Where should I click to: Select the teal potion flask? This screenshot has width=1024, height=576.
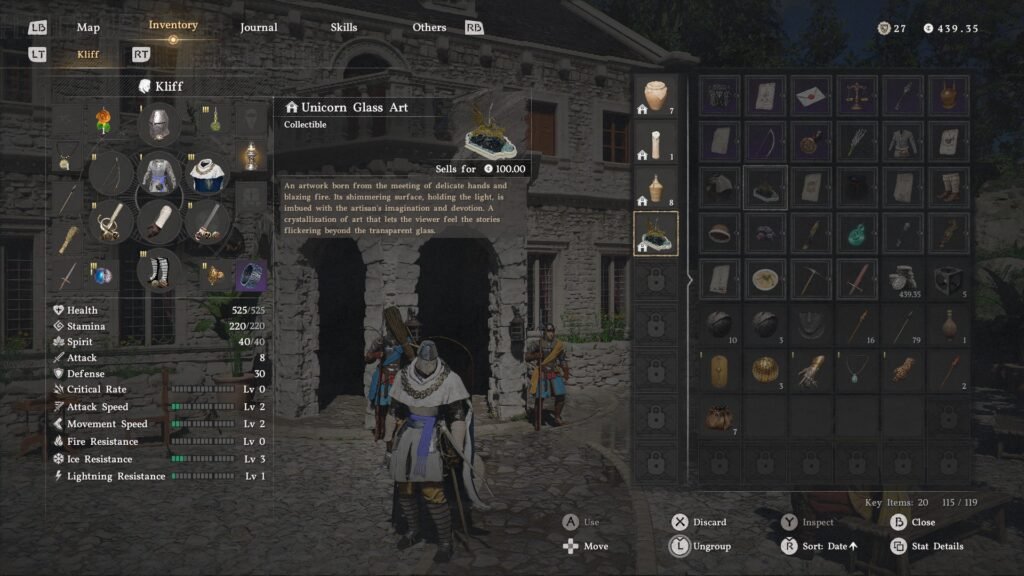coord(857,233)
